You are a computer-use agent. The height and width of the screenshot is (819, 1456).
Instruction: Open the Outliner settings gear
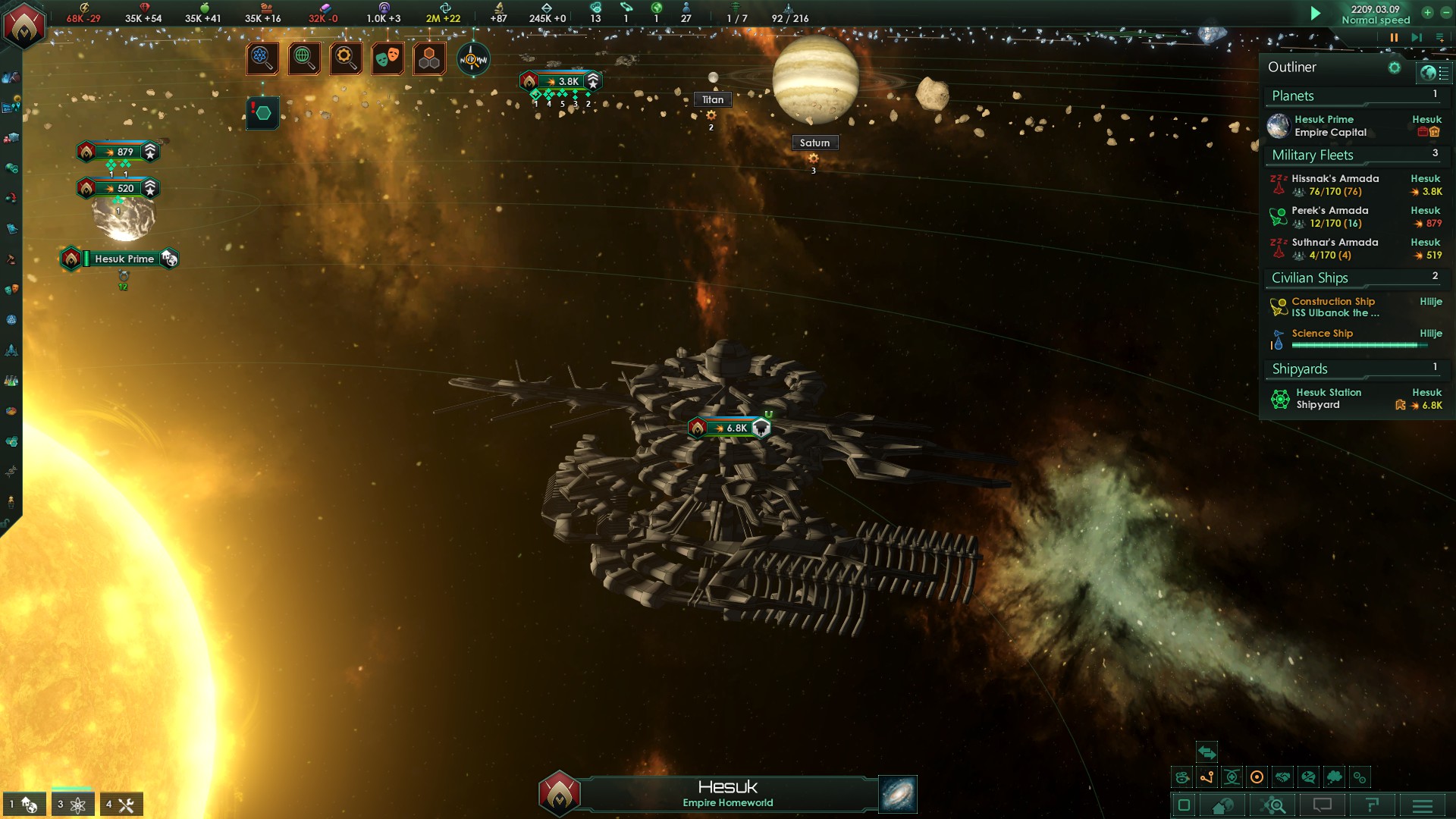(1394, 67)
